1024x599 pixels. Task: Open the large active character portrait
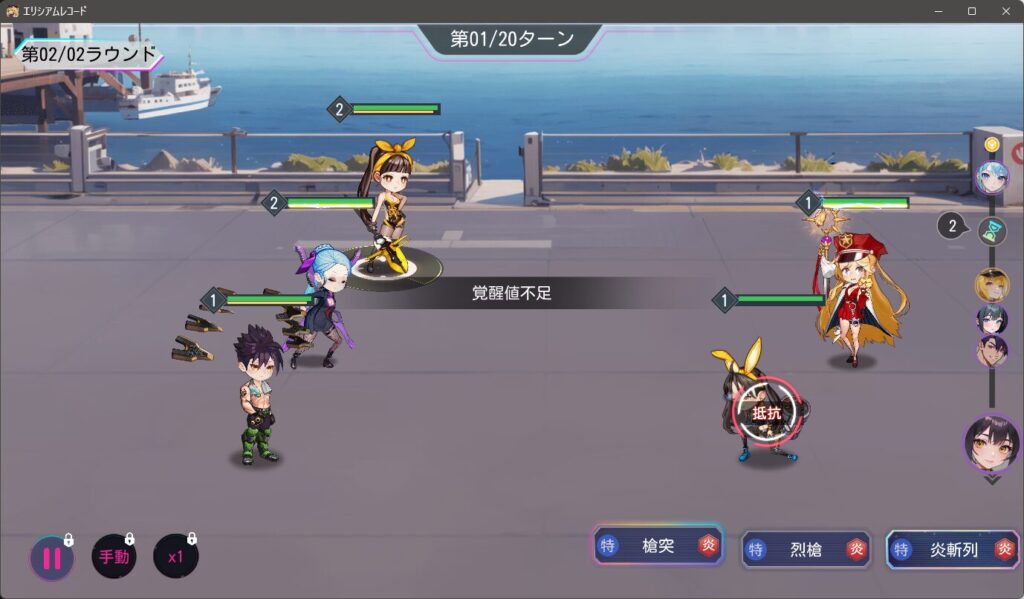coord(992,443)
